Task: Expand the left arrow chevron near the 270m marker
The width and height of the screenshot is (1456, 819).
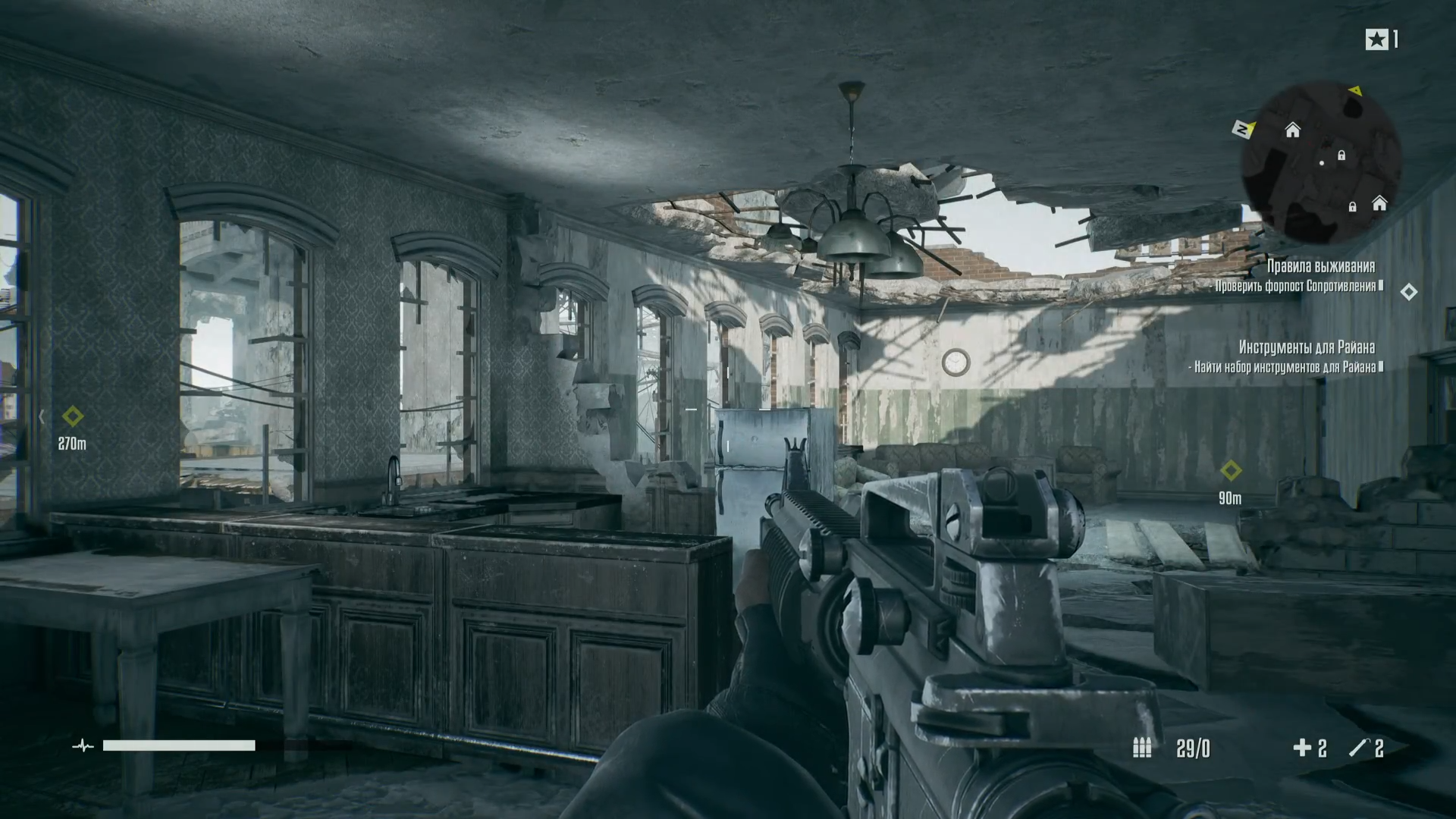Action: [41, 416]
